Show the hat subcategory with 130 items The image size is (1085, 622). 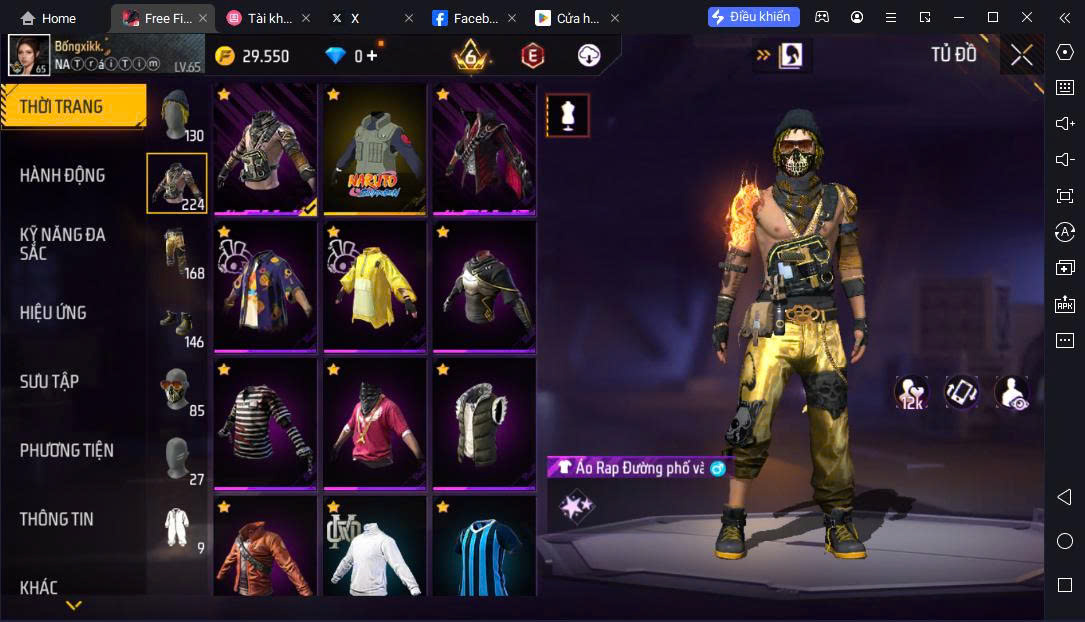click(178, 116)
